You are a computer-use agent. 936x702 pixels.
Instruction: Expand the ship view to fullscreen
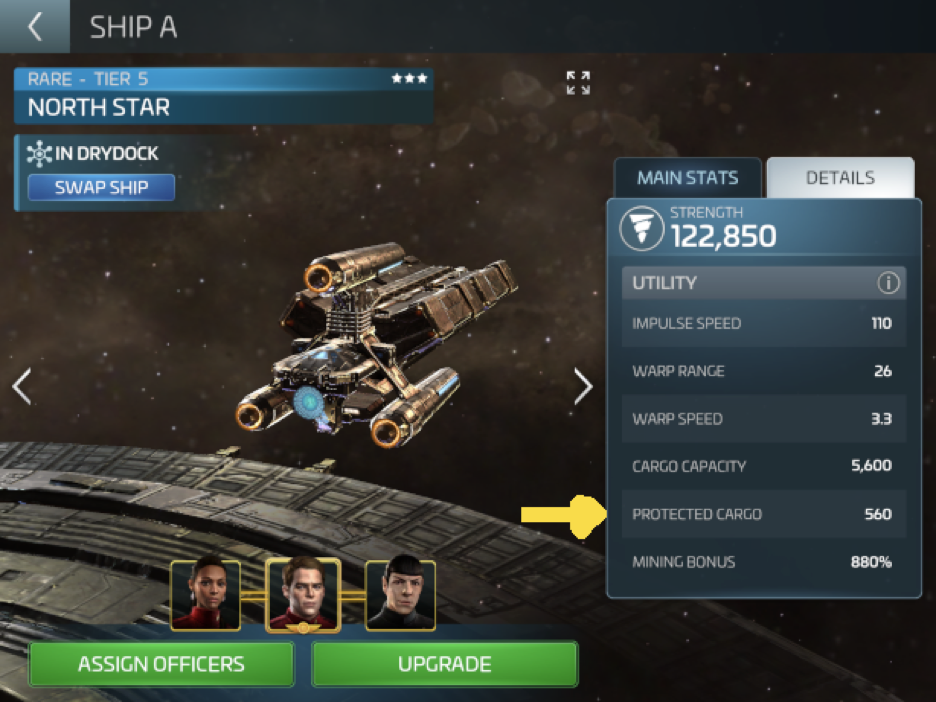pyautogui.click(x=578, y=83)
